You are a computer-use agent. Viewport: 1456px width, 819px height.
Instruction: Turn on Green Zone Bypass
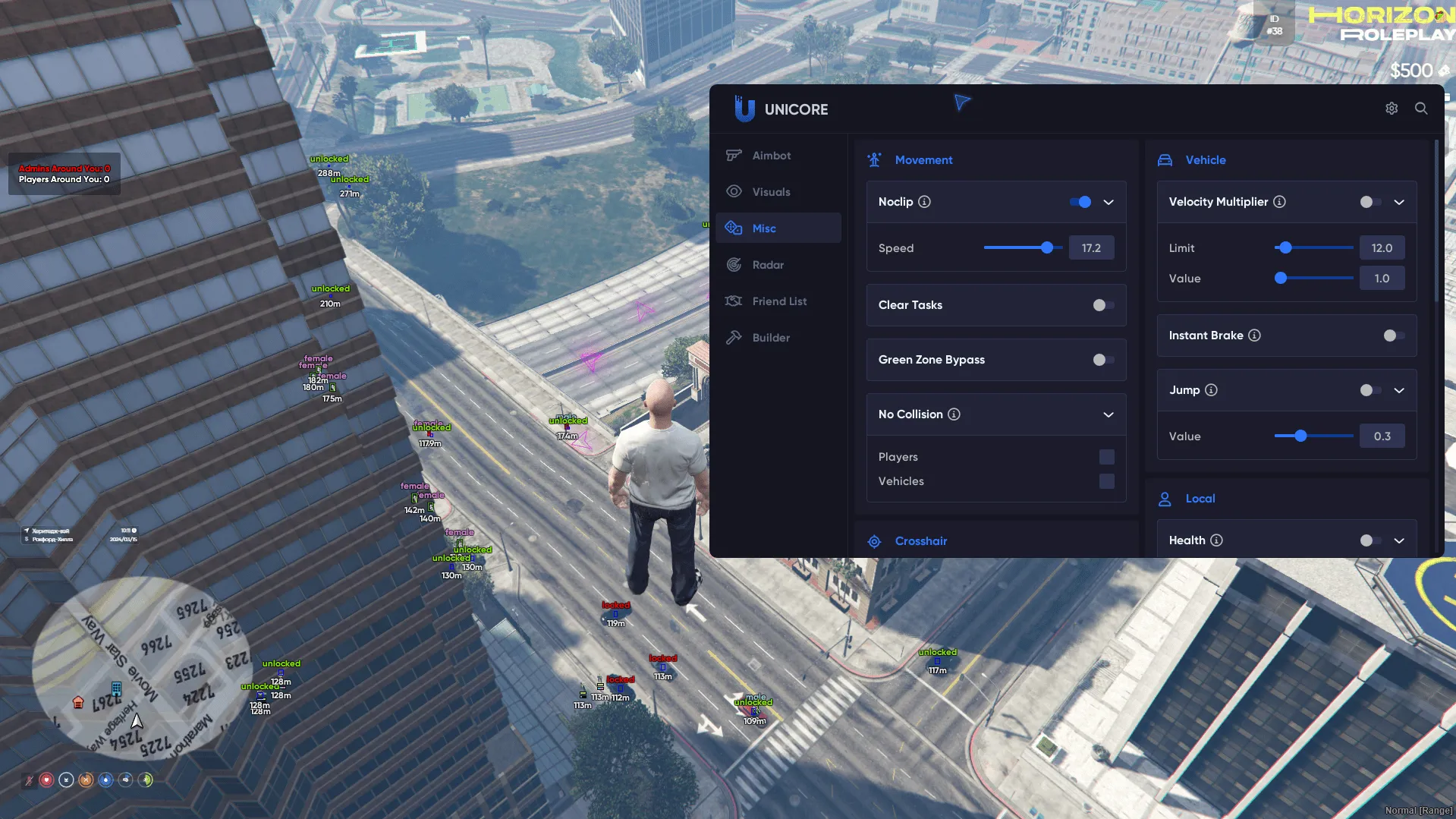(1103, 360)
